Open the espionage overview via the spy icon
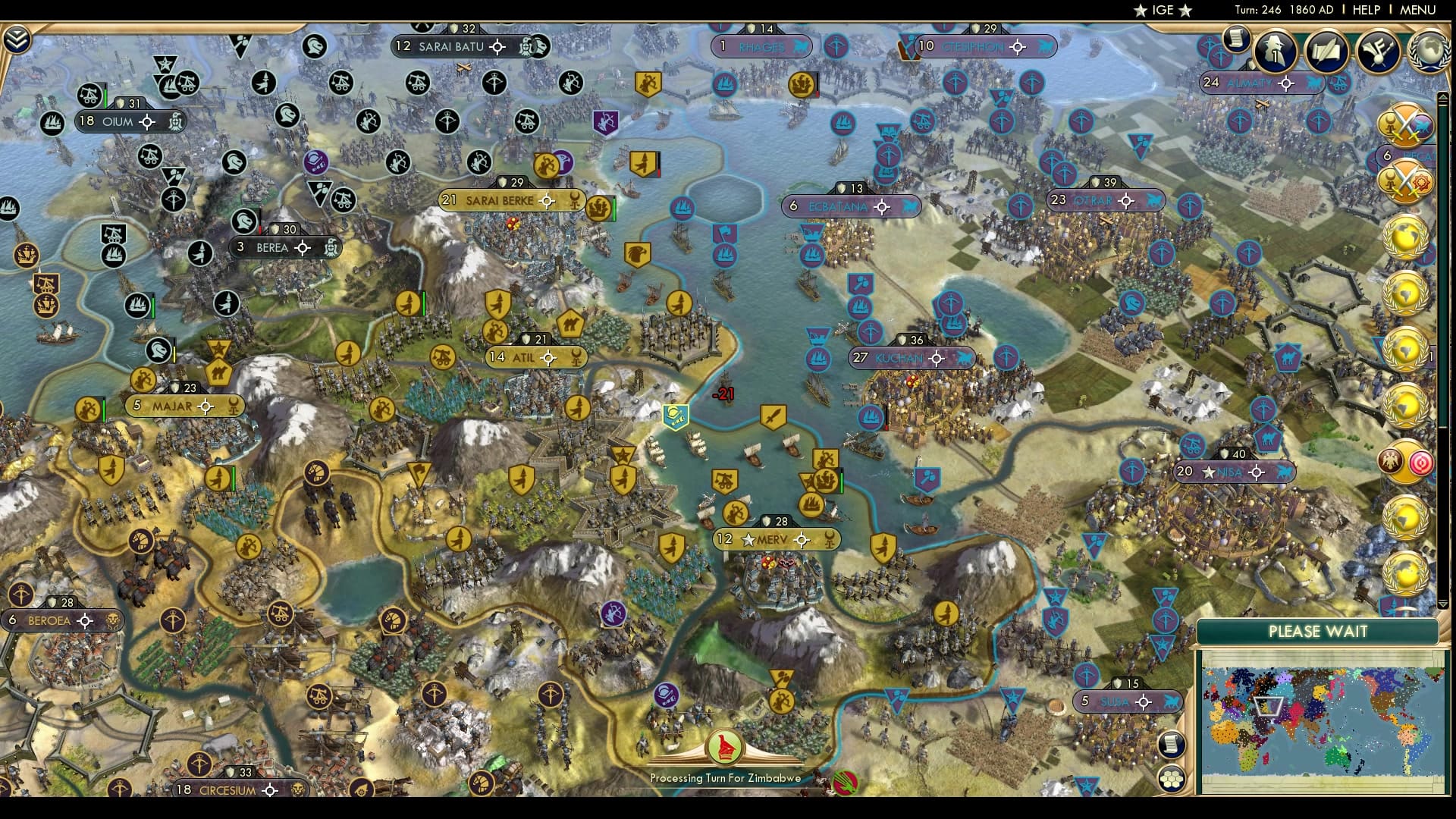Screen dimensions: 1456x819 (x=1276, y=52)
